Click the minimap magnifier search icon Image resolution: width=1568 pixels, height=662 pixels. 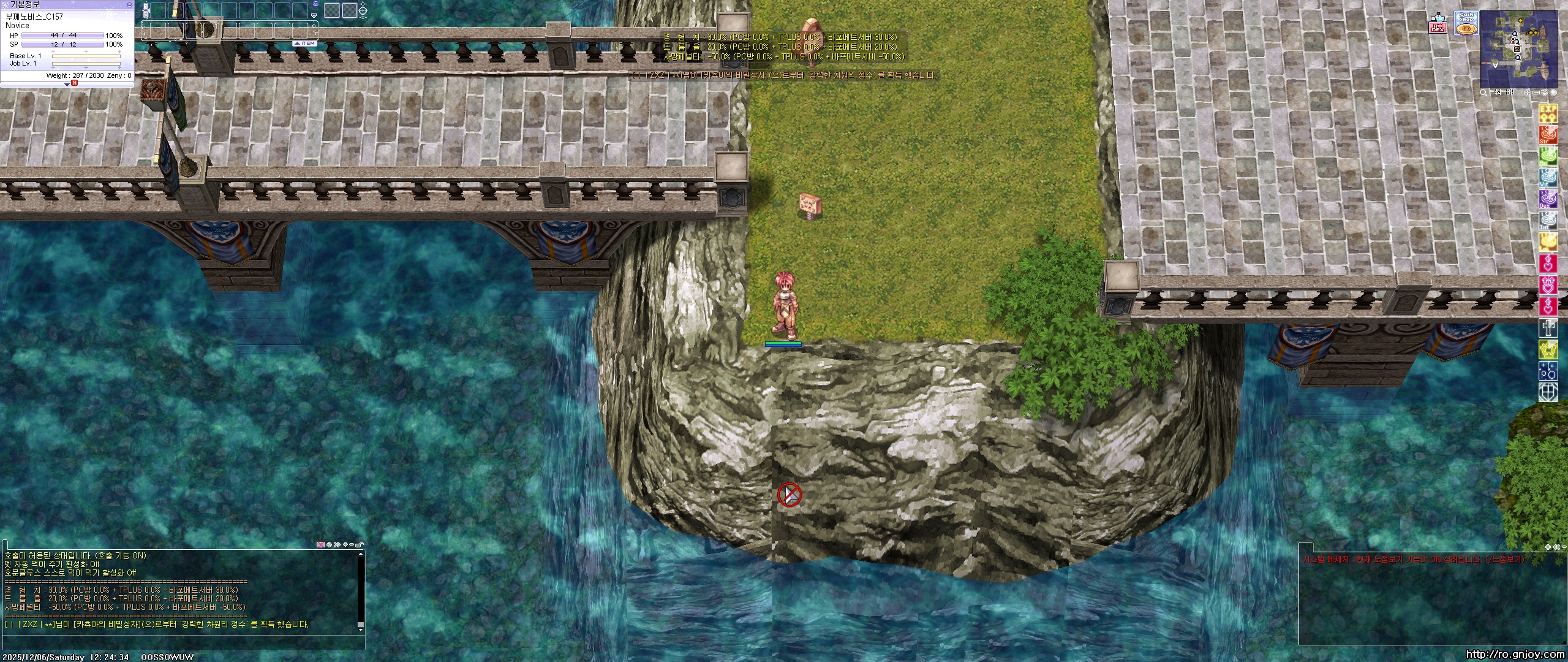[1483, 93]
